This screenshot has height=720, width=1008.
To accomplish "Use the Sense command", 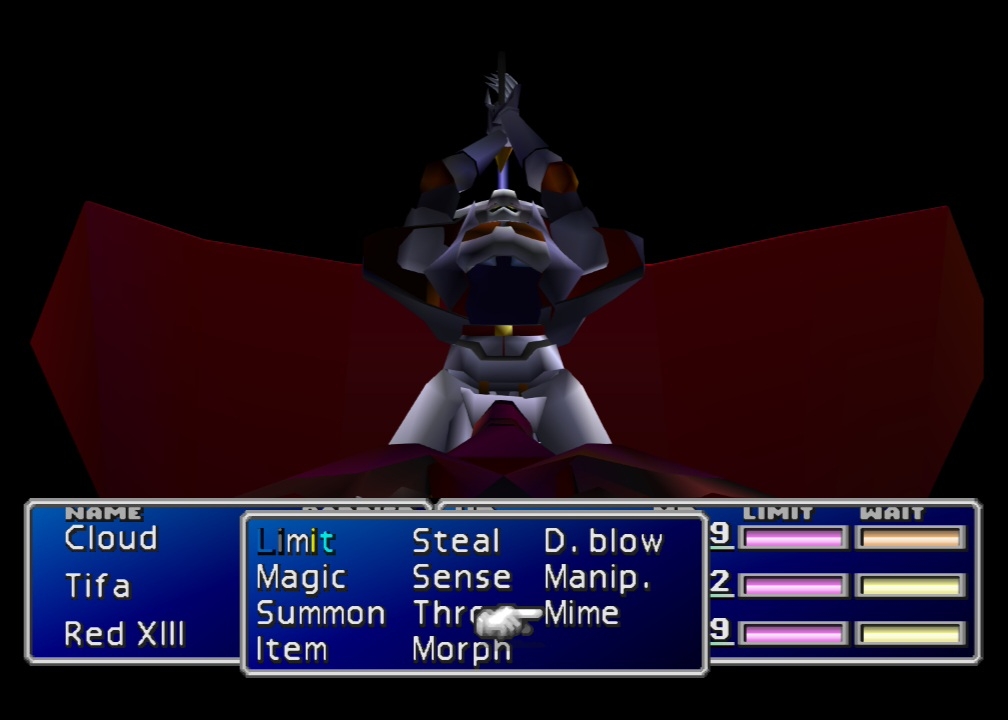I will 461,577.
